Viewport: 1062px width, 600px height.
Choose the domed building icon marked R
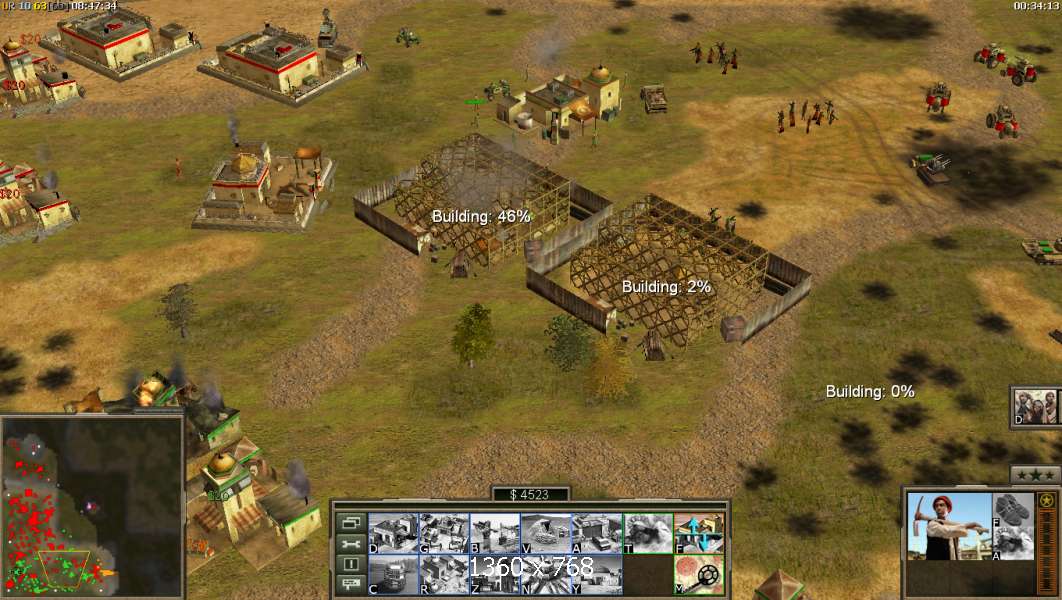coord(444,574)
